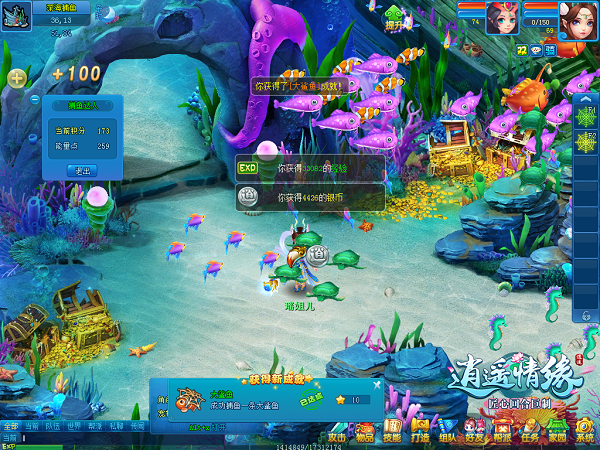Screen dimensions: 600x450
Task: Switch chat to the 队伍 team tab
Action: (x=51, y=426)
